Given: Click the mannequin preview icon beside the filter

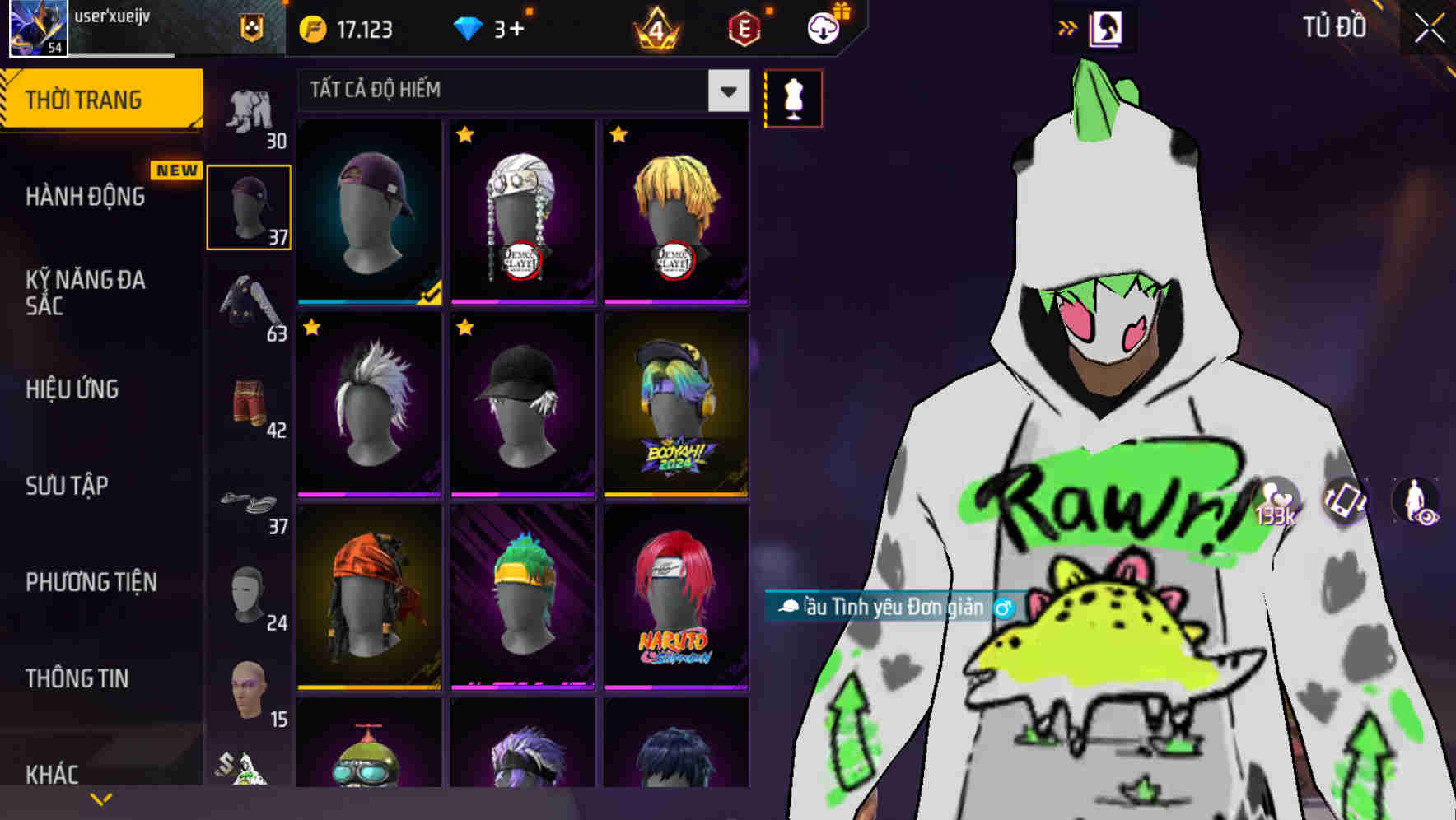Looking at the screenshot, I should coord(793,97).
